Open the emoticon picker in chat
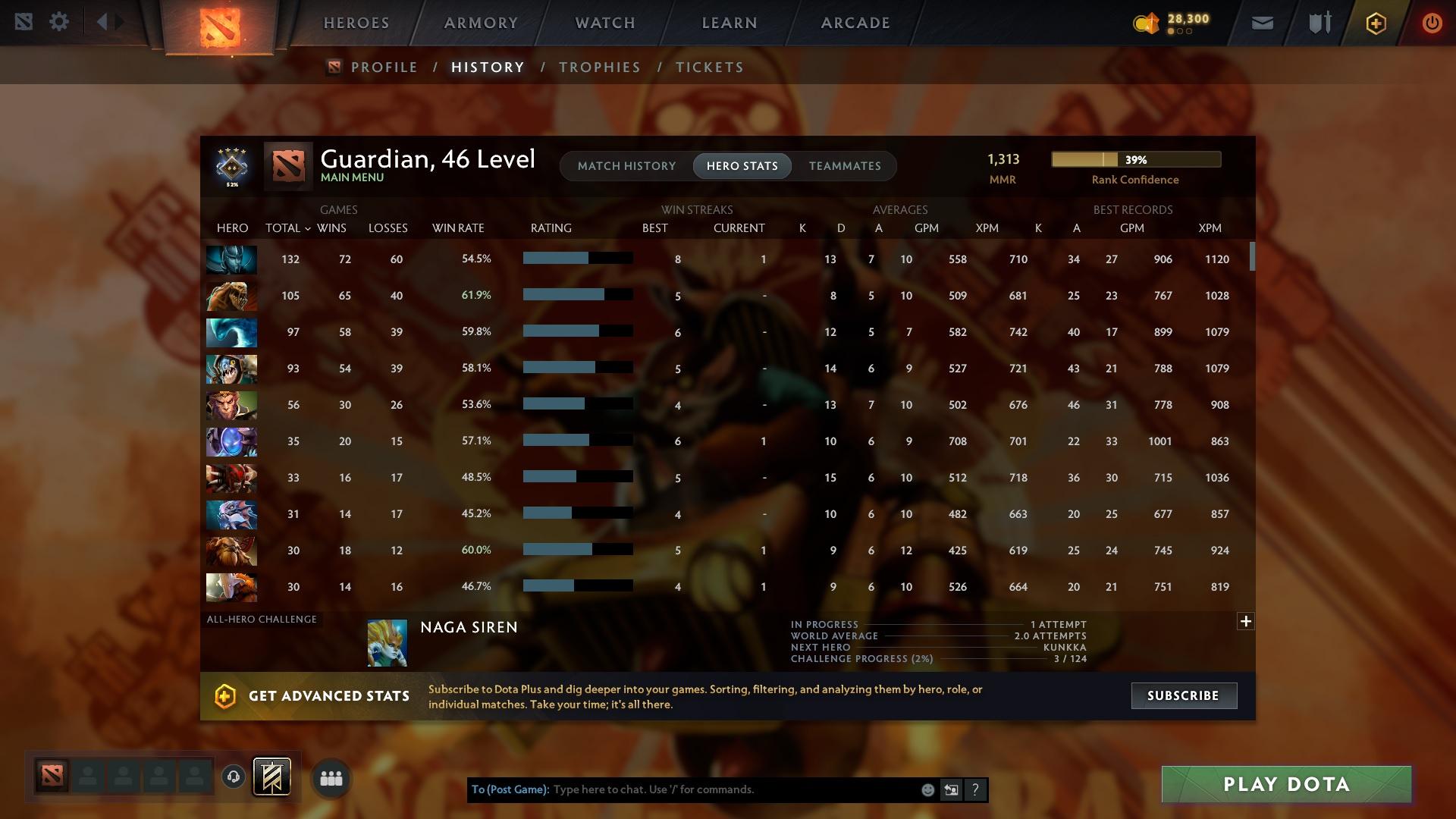Screen dimensions: 1456x819 click(x=927, y=789)
